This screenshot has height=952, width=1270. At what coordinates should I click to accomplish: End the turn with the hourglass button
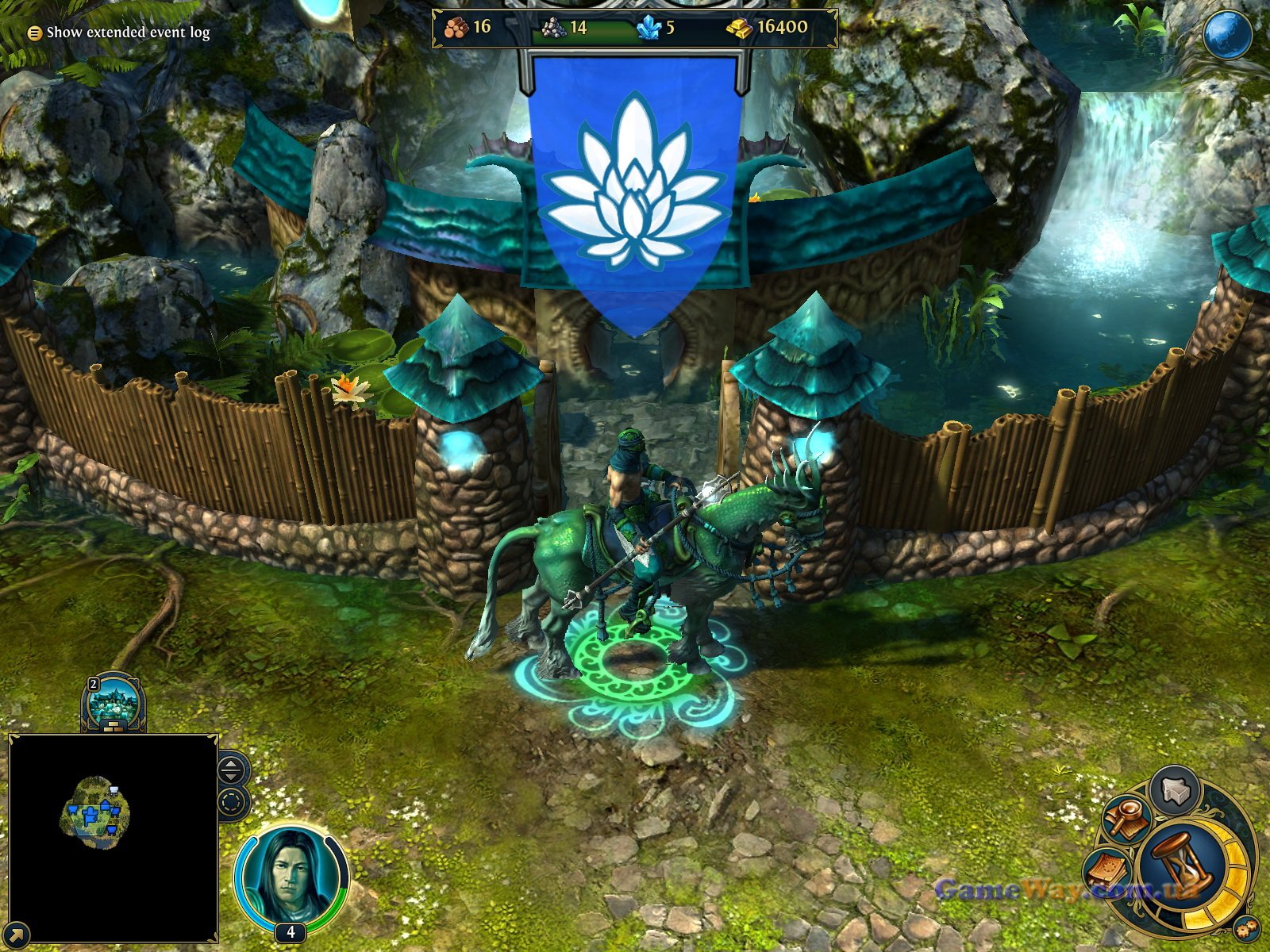tap(1180, 864)
